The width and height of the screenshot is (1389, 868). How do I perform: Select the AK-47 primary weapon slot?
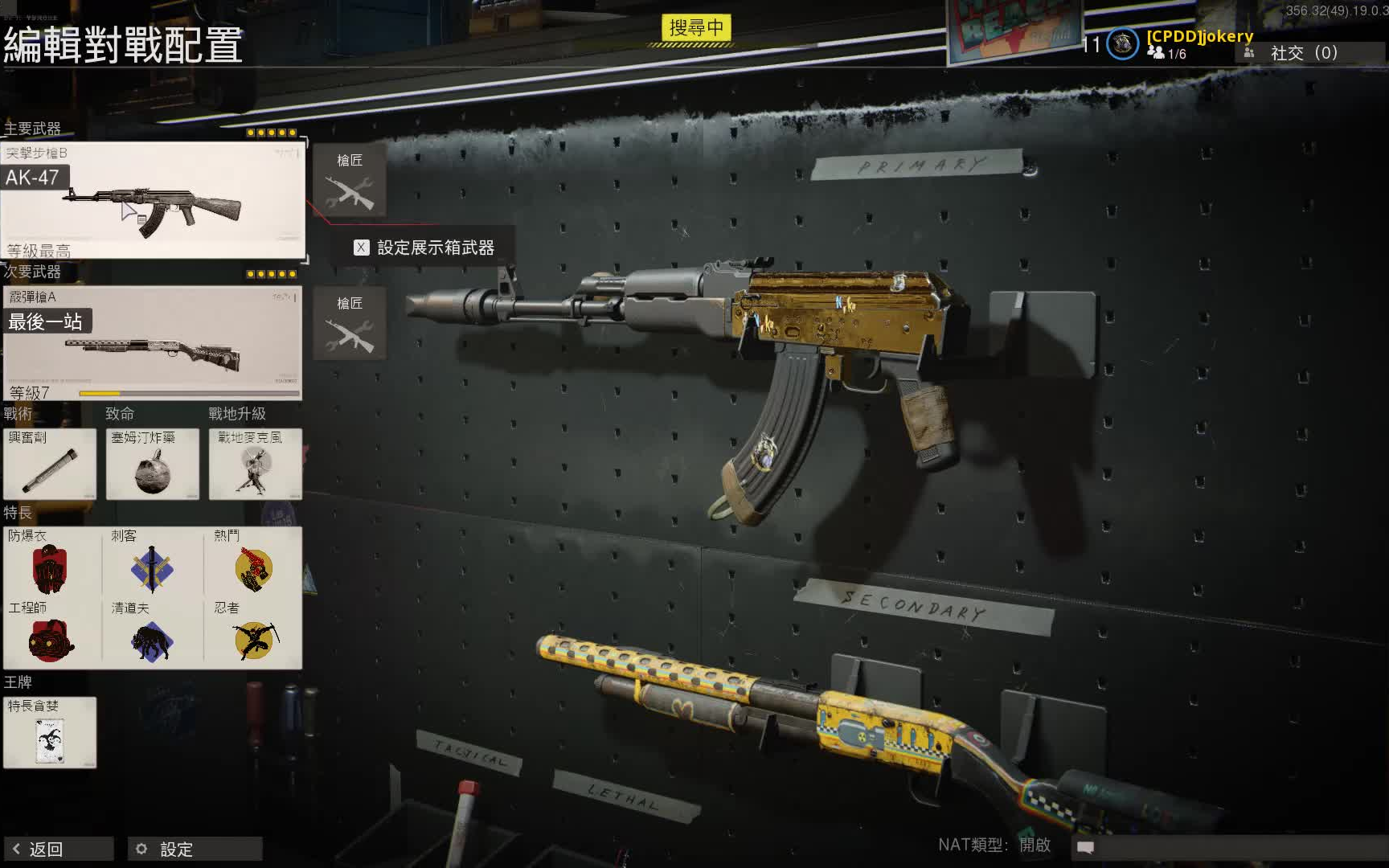click(x=153, y=200)
